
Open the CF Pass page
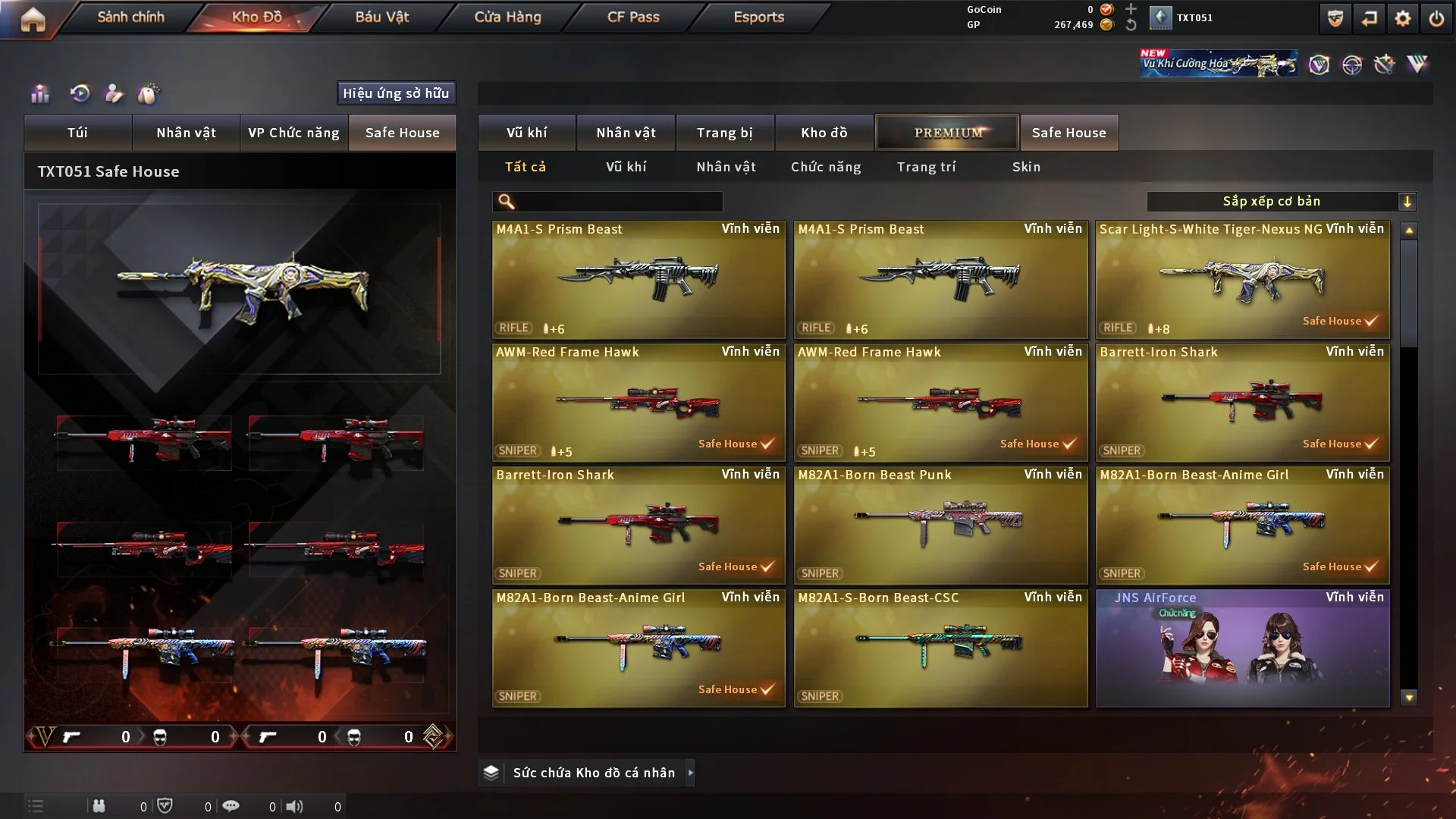tap(633, 17)
